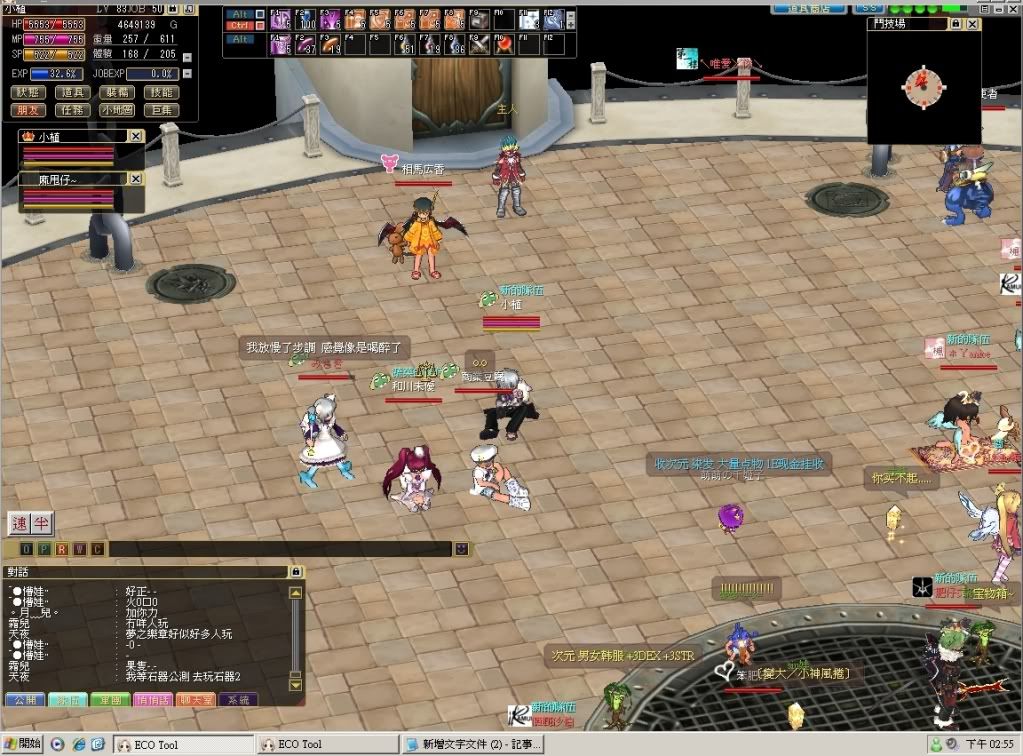
Task: Switch chat to the 軍團 guild tab
Action: (110, 699)
